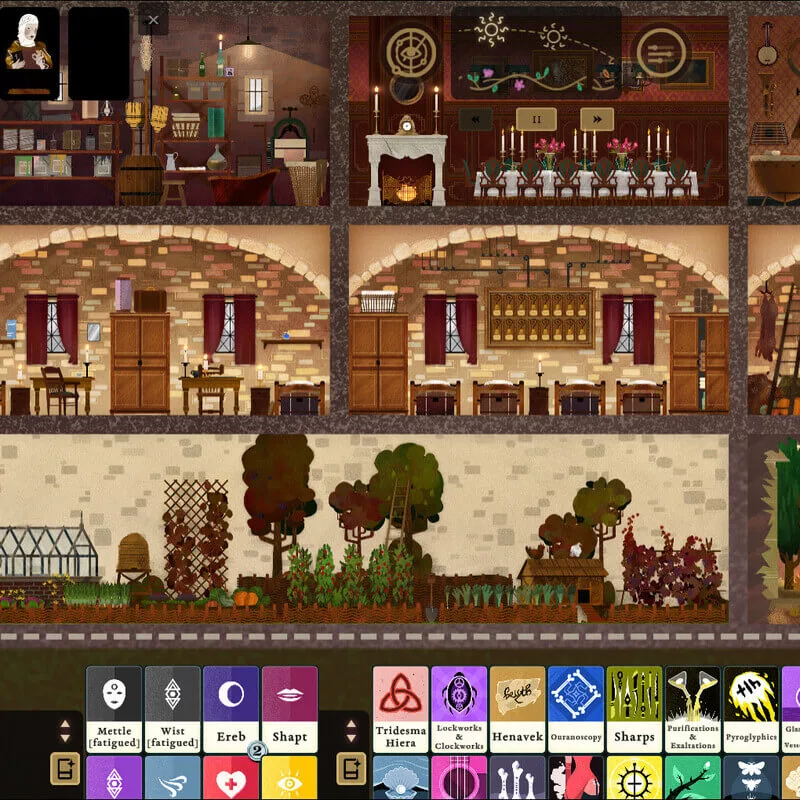Choose the Pyroglyphics card
The image size is (800, 800).
point(751,709)
